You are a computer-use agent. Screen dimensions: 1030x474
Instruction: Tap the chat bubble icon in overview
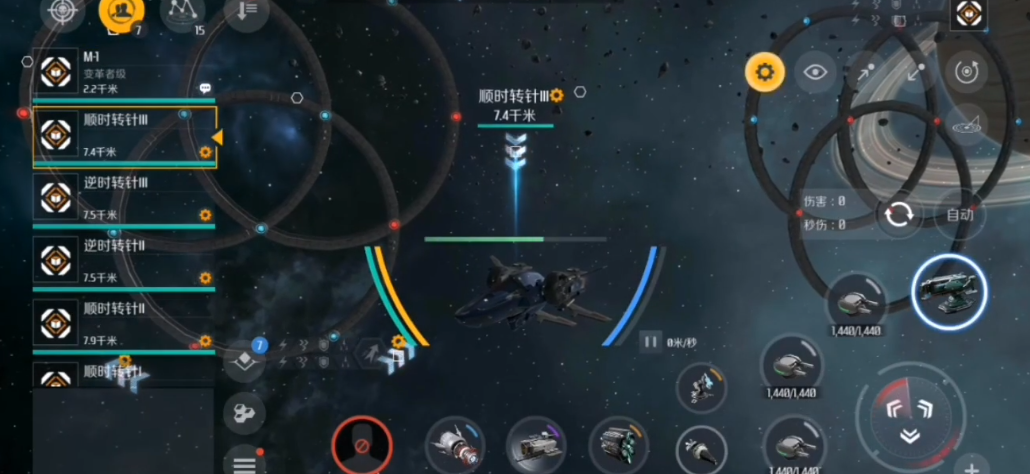click(x=205, y=88)
